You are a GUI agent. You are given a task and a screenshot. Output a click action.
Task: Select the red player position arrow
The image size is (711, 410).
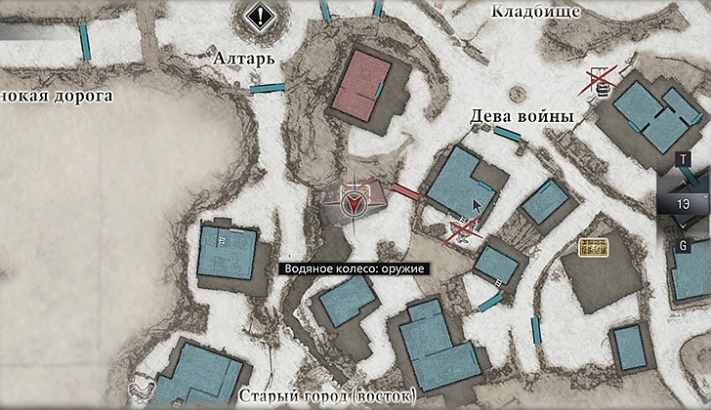coord(353,203)
